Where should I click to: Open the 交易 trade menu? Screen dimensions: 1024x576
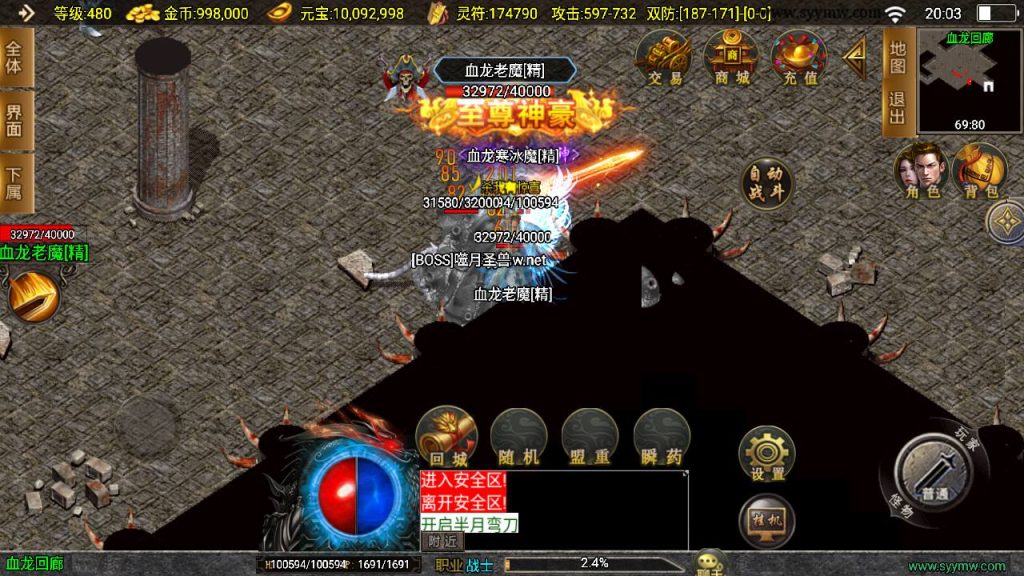[663, 58]
